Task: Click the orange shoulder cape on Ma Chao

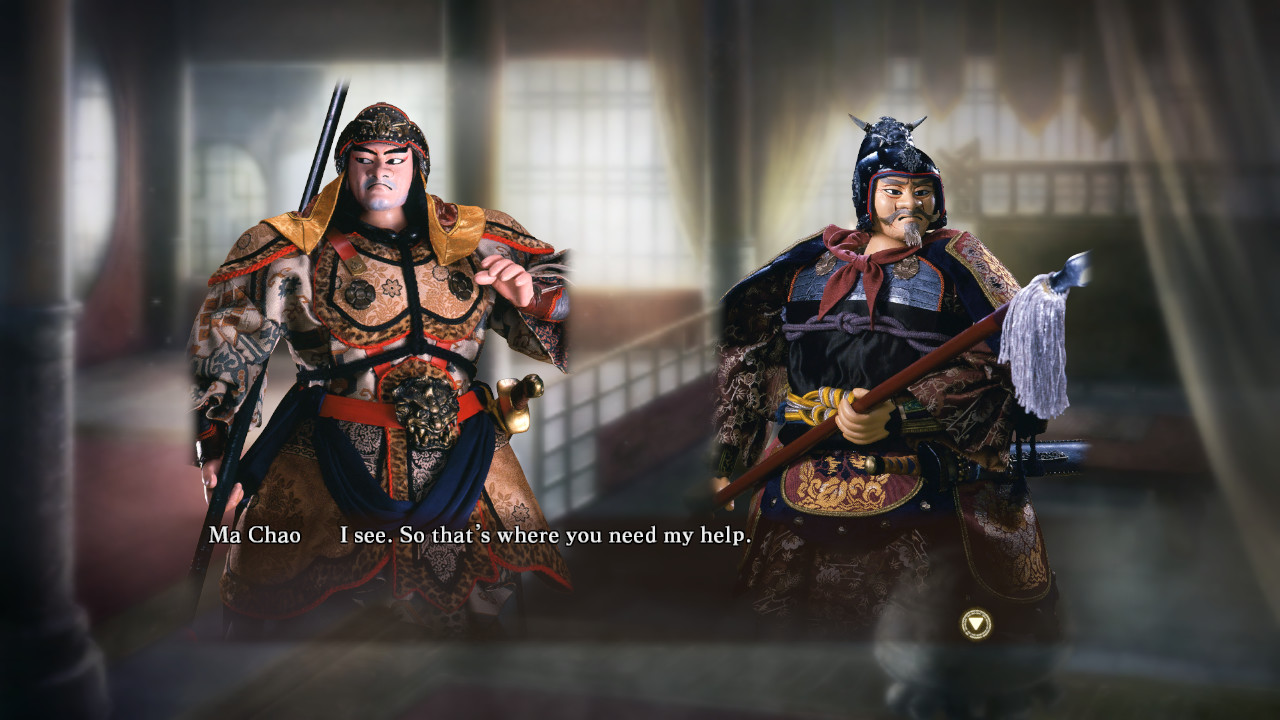Action: click(455, 230)
